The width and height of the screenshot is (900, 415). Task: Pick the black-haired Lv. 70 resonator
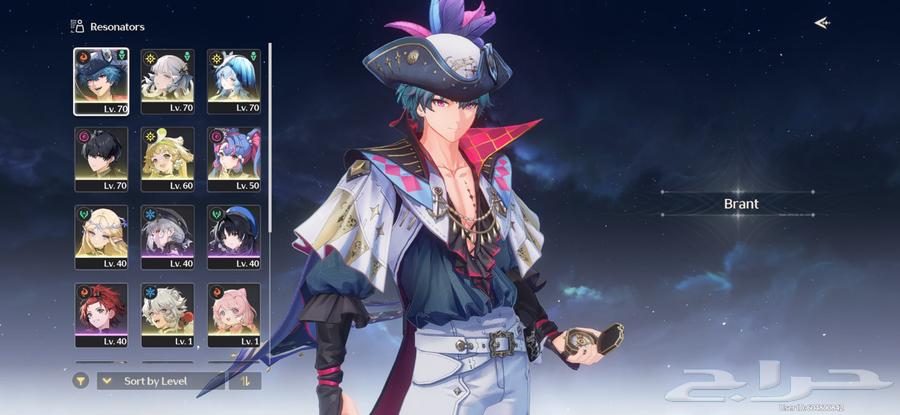101,158
